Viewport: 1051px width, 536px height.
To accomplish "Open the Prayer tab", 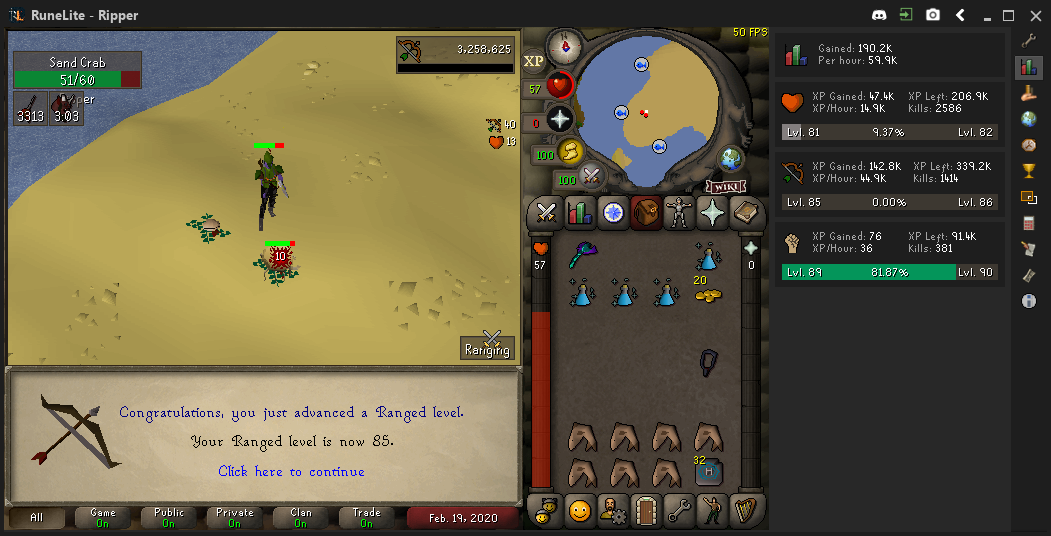I will 712,212.
